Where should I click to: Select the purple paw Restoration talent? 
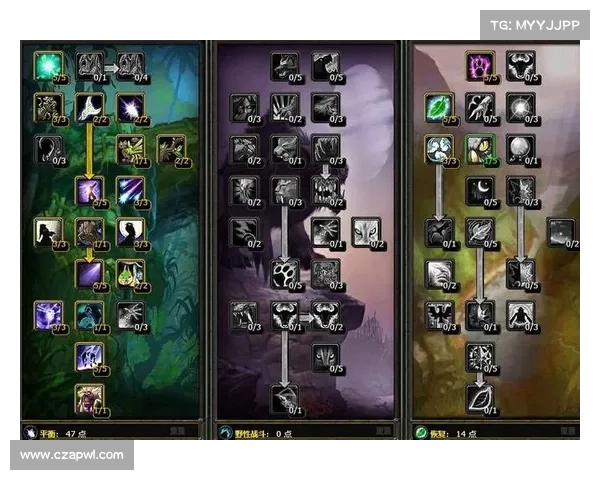pyautogui.click(x=480, y=66)
